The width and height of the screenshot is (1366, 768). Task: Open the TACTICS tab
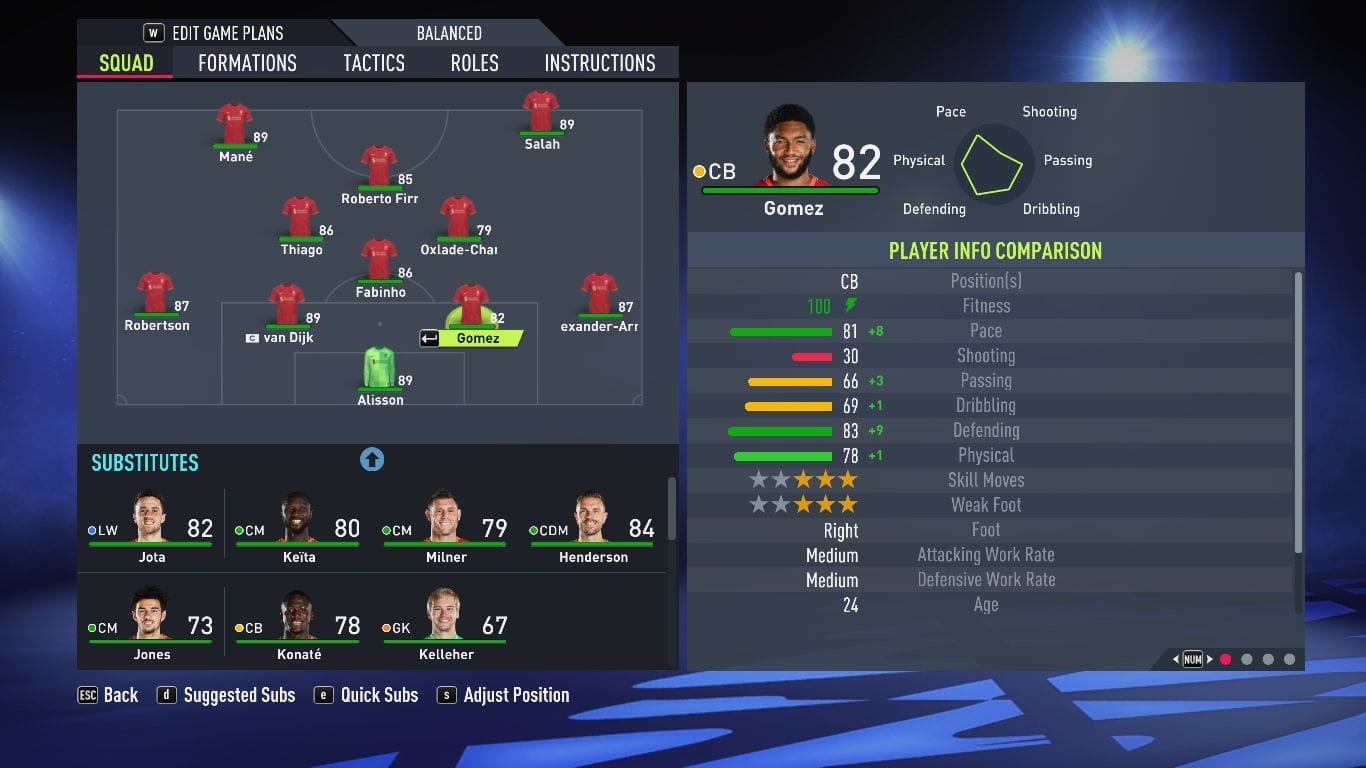click(373, 62)
